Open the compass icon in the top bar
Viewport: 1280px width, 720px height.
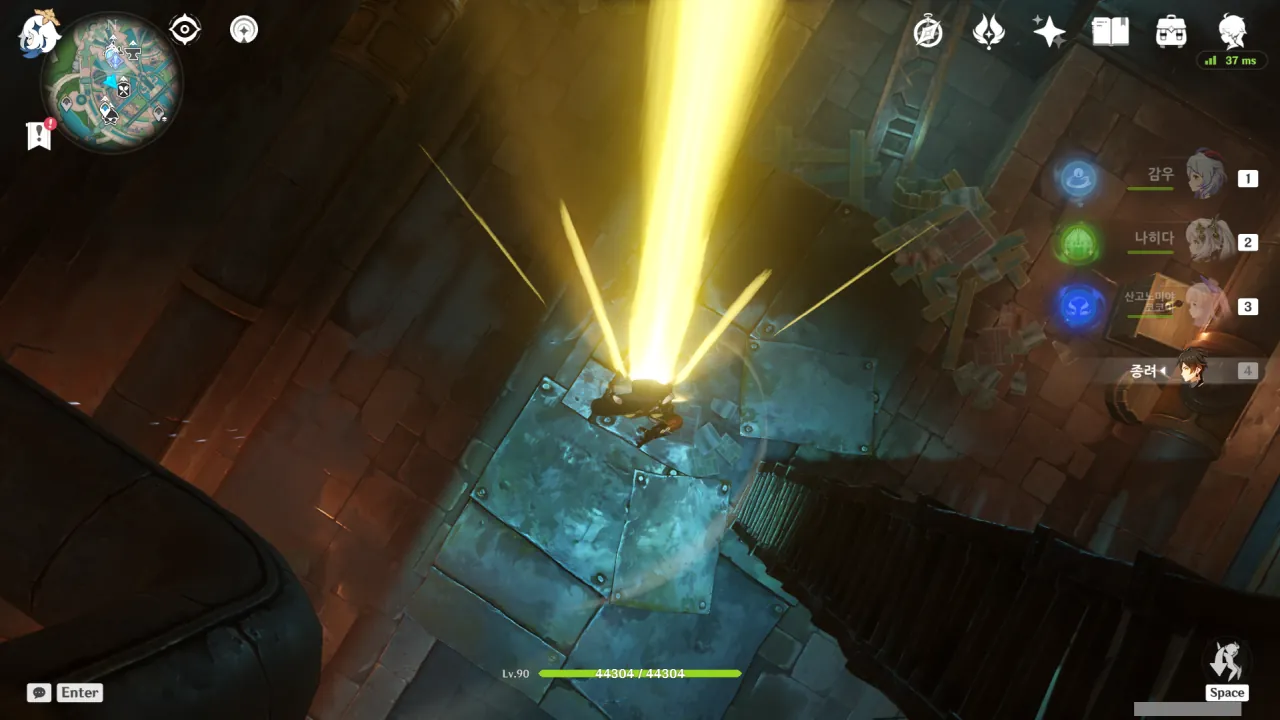[x=928, y=32]
